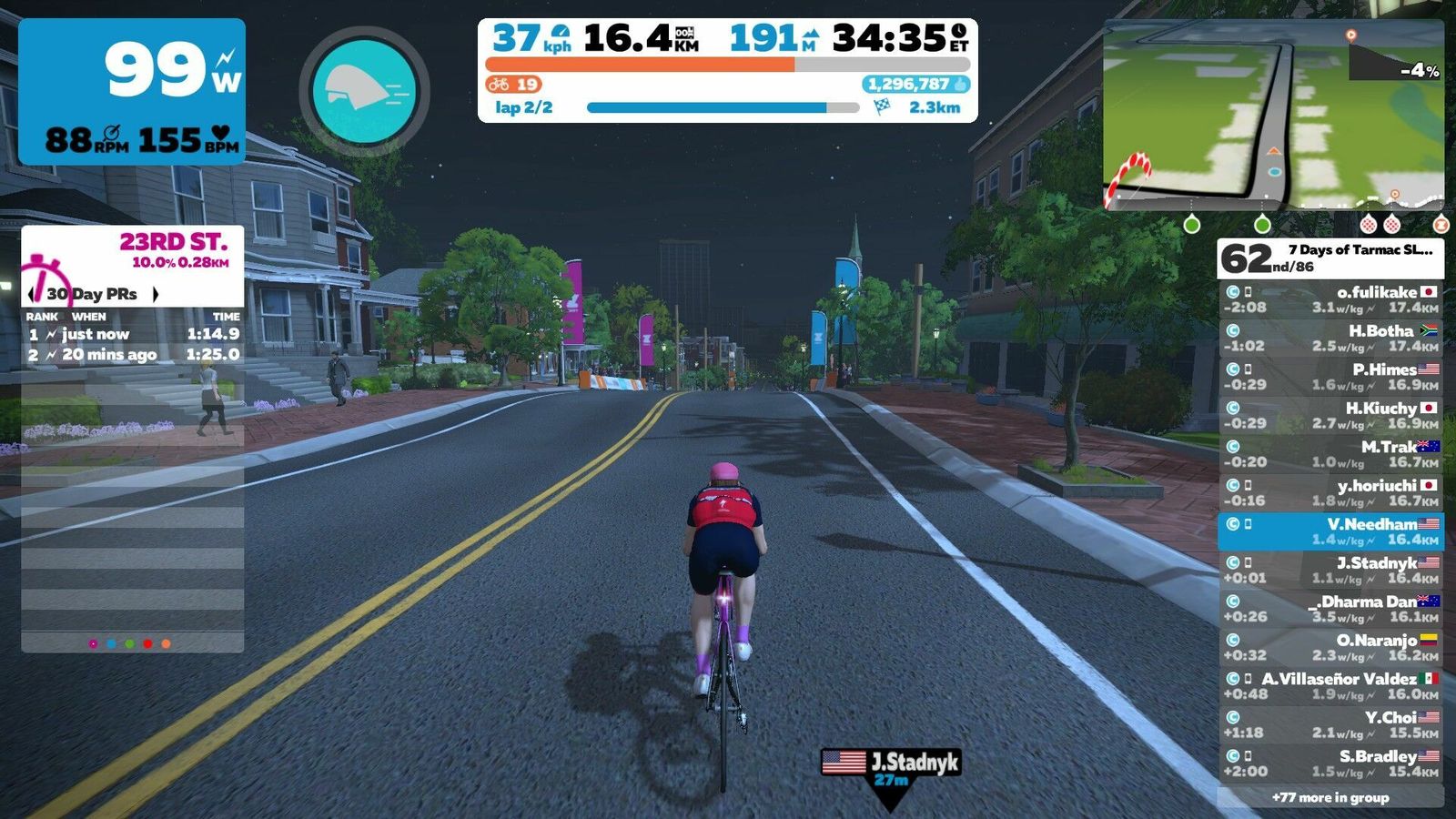Viewport: 1456px width, 819px height.
Task: Activate the aero helmet power-up
Action: click(364, 91)
